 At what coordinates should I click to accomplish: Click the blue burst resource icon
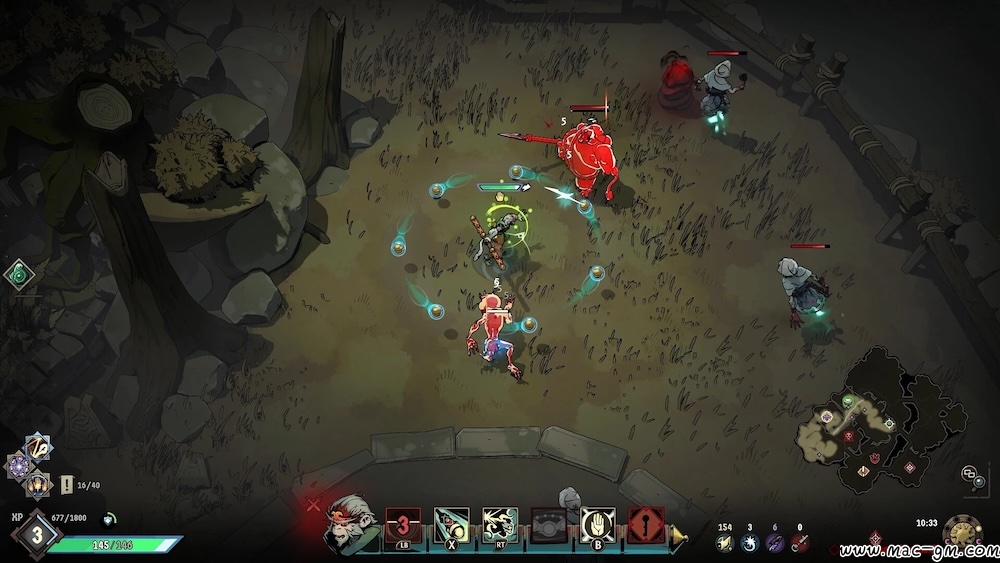point(750,541)
